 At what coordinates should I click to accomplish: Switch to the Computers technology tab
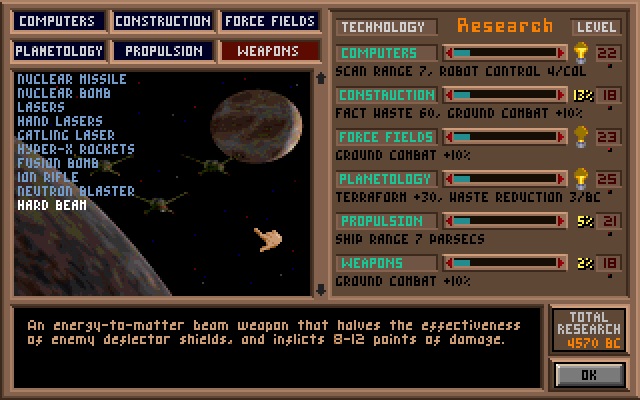click(x=59, y=21)
